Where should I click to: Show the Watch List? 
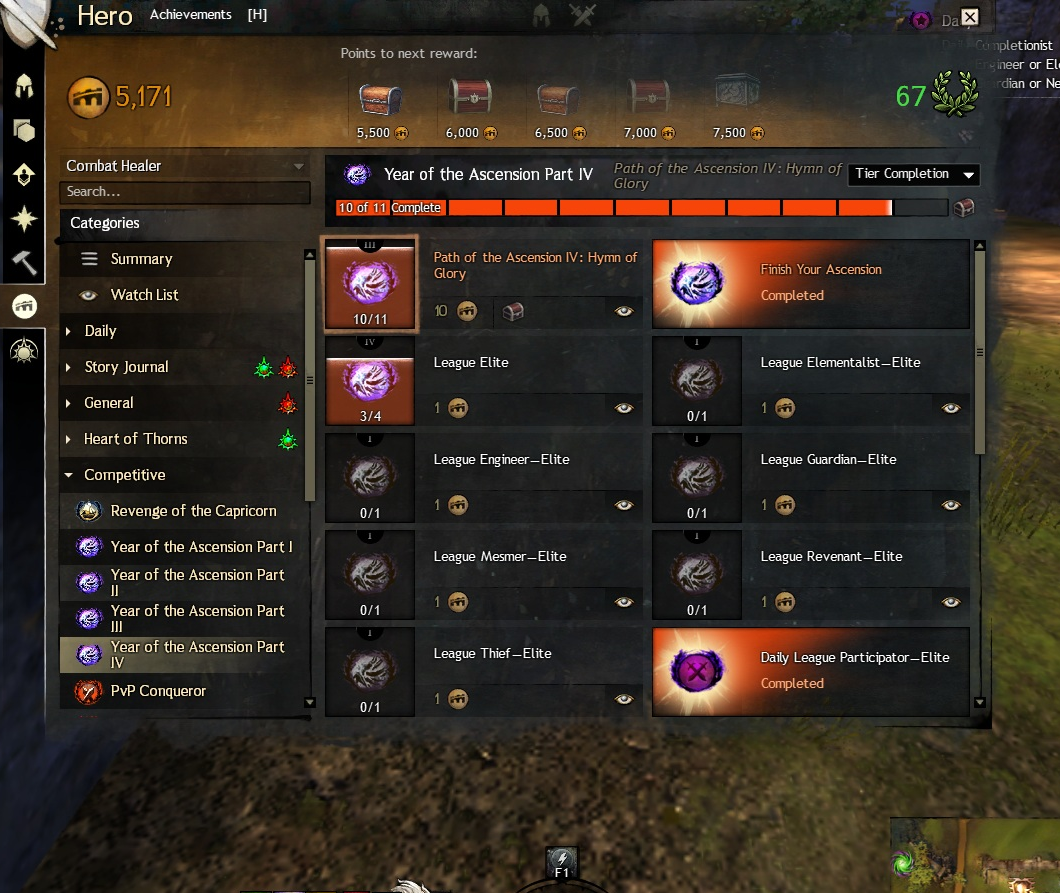point(144,295)
